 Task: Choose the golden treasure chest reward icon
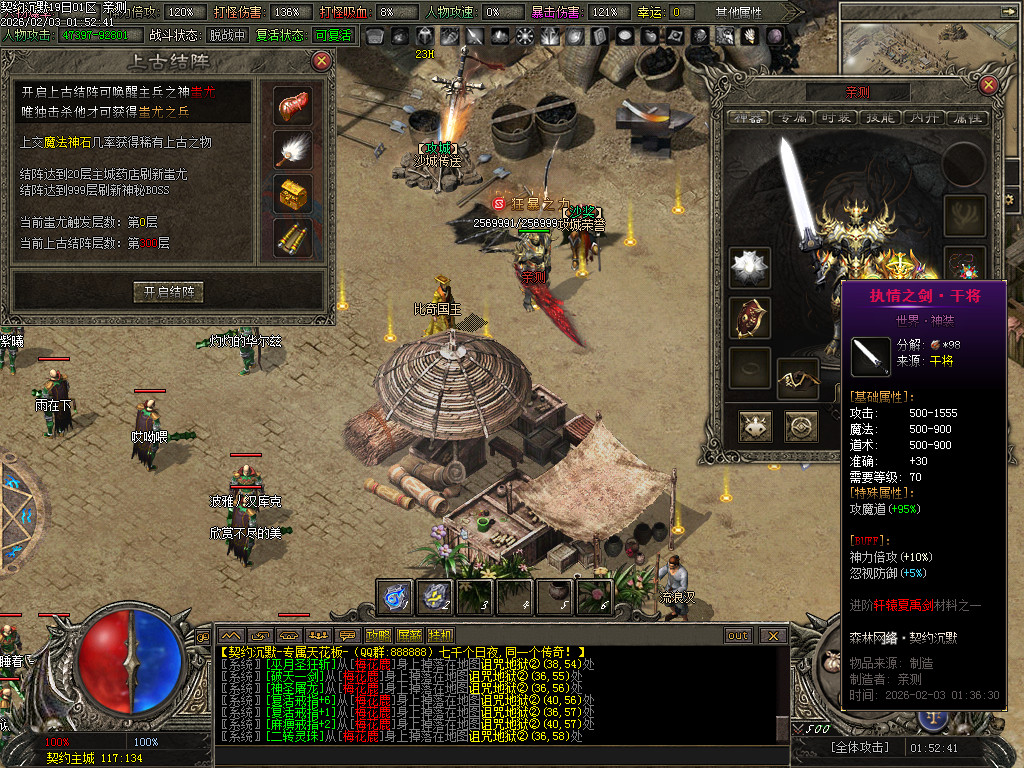click(x=293, y=193)
